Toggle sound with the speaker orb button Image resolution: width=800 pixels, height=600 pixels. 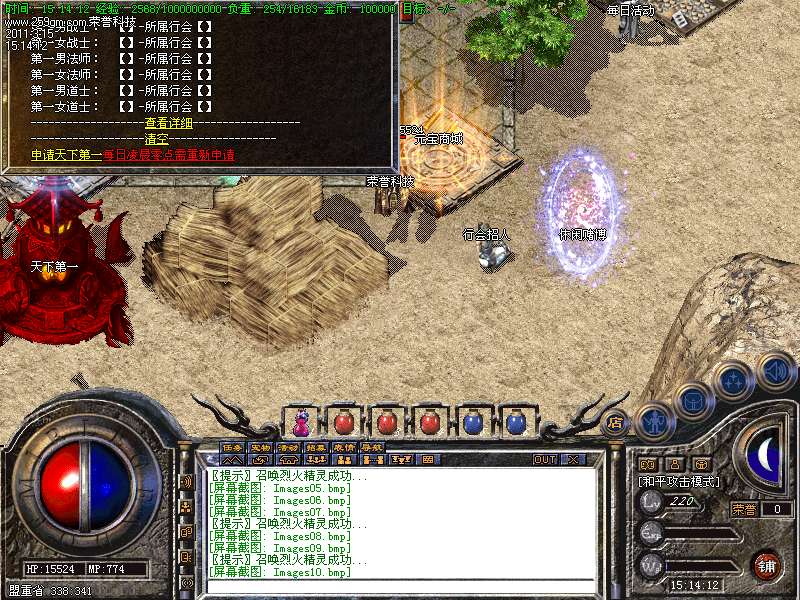[x=776, y=371]
